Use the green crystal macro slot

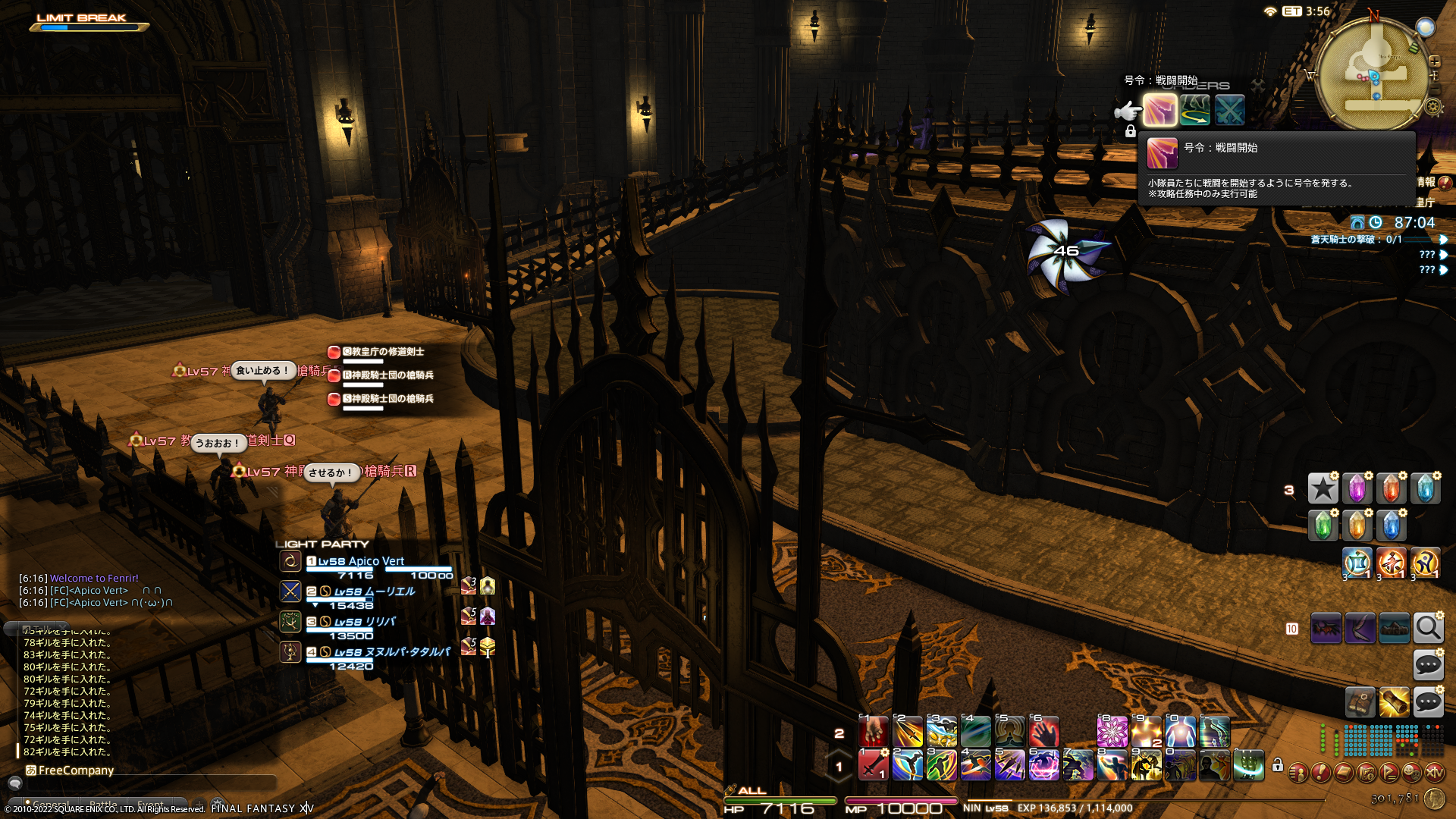pyautogui.click(x=1323, y=525)
